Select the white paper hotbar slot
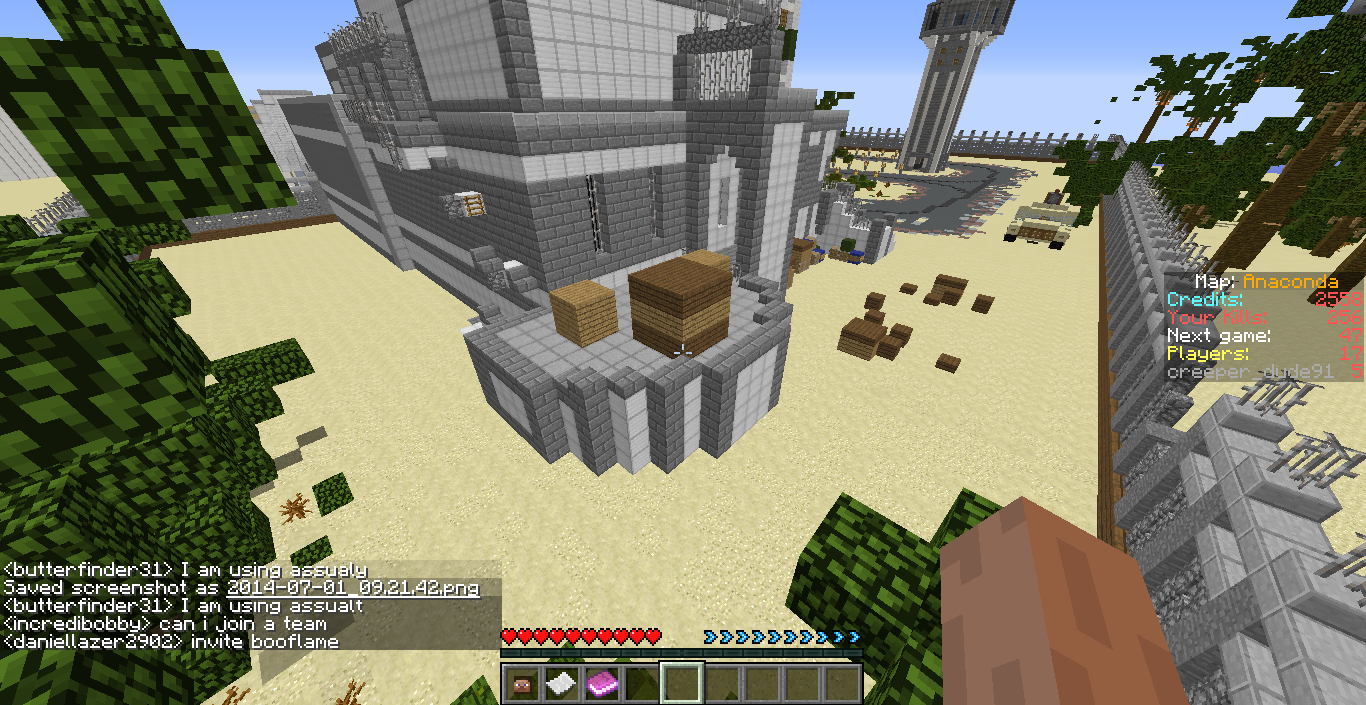Screen dimensions: 1366x705 (x=561, y=683)
